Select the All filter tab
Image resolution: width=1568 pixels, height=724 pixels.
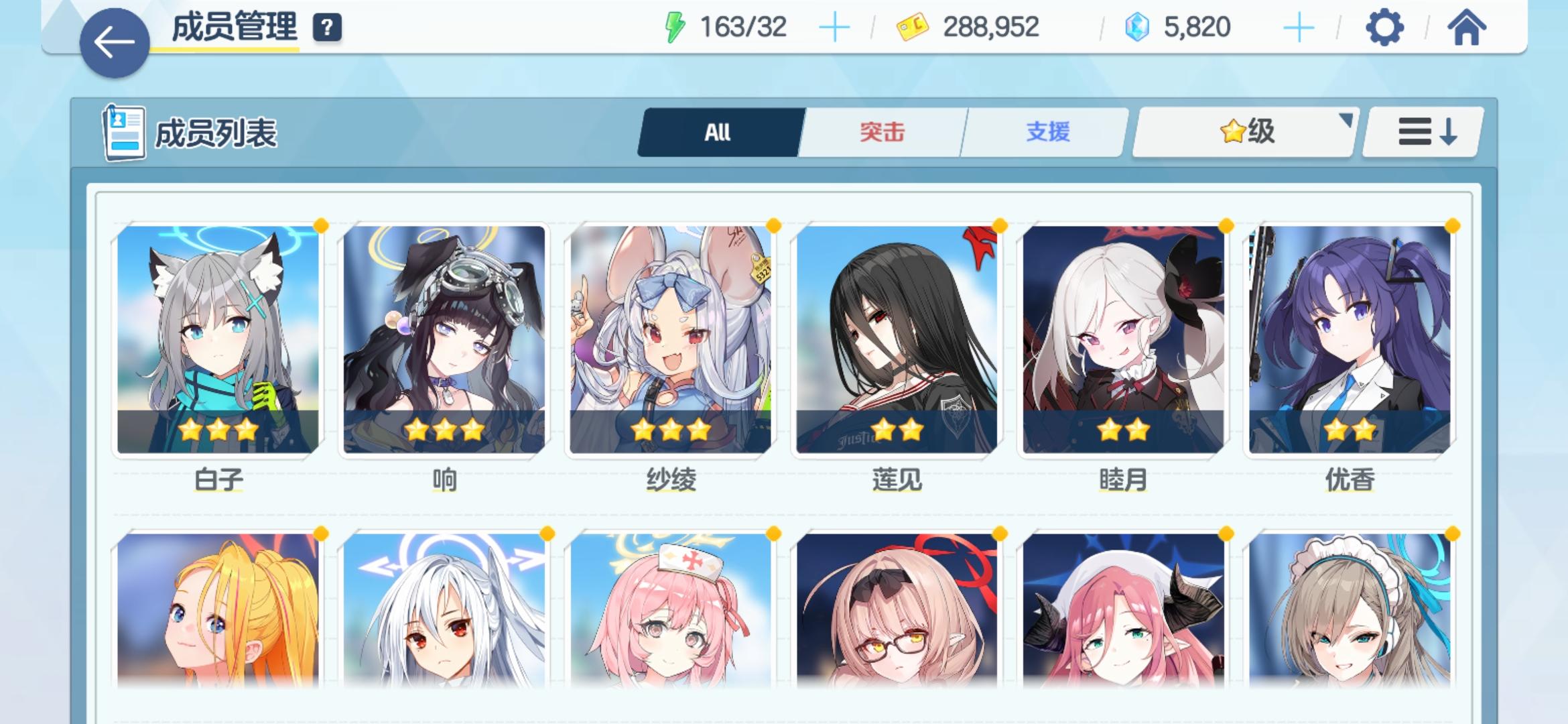click(x=718, y=132)
